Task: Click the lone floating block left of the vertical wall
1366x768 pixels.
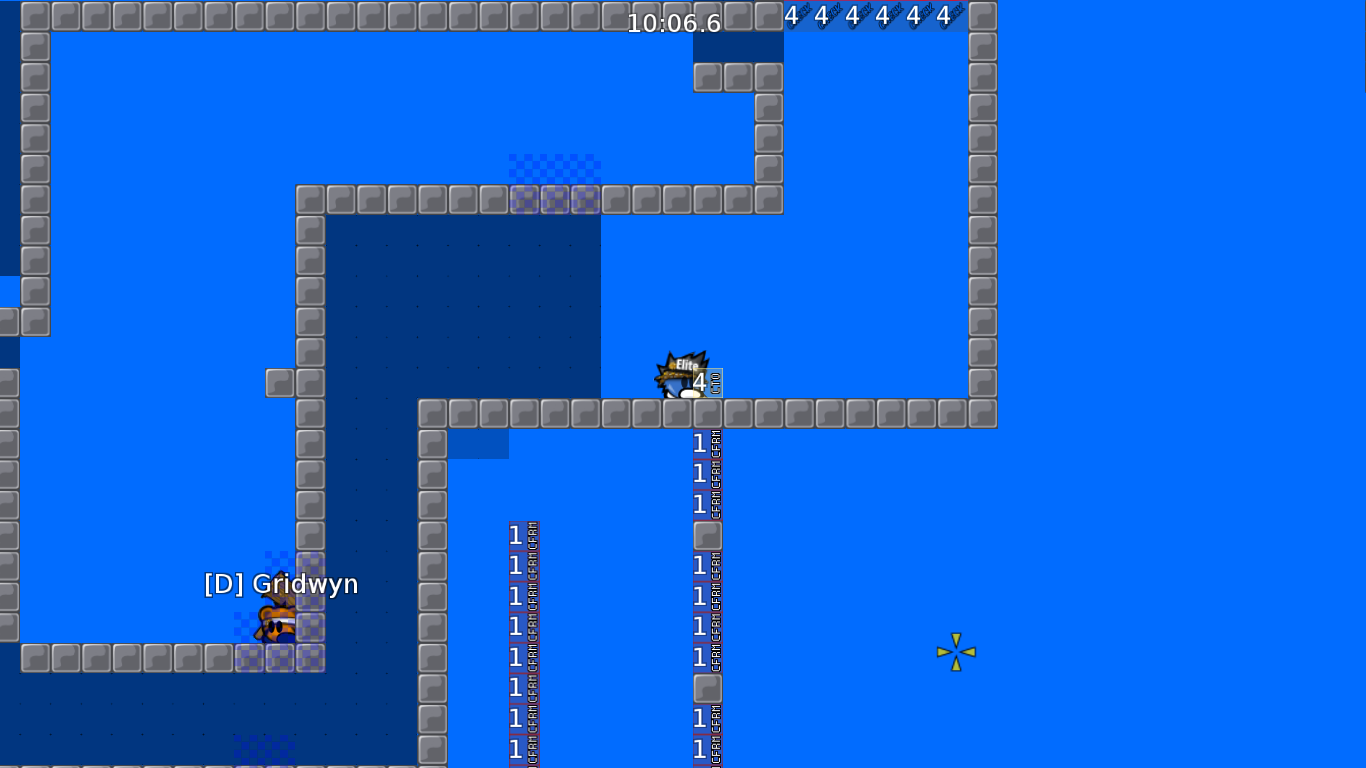Action: [x=278, y=381]
